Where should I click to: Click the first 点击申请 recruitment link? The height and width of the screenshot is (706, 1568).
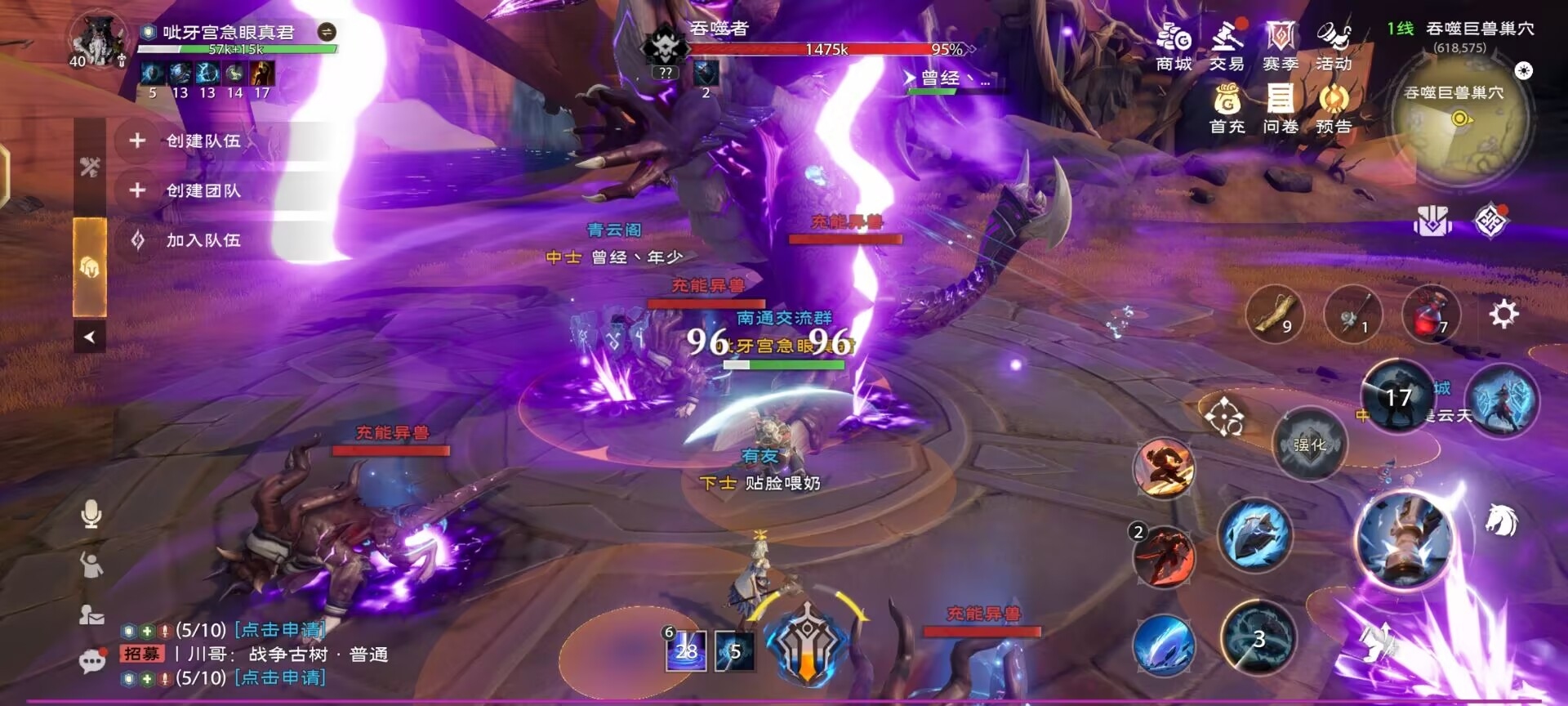[x=280, y=630]
